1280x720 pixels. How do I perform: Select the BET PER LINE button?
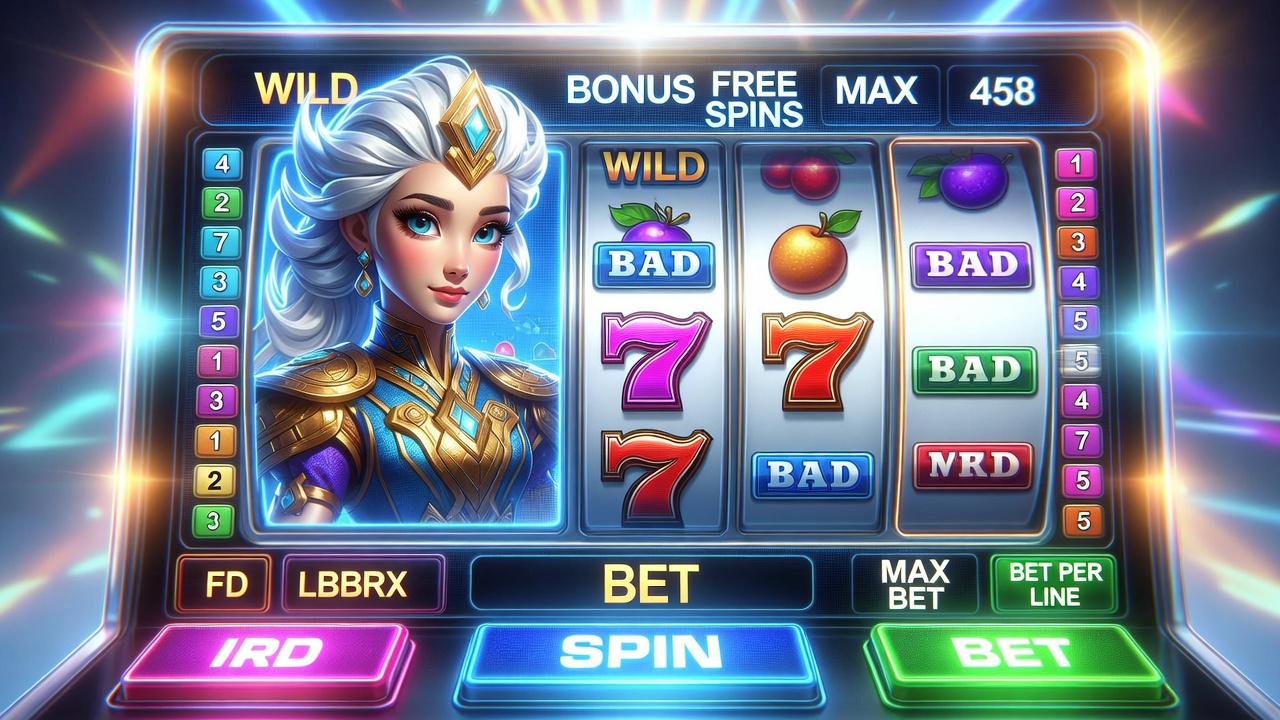coord(1053,585)
